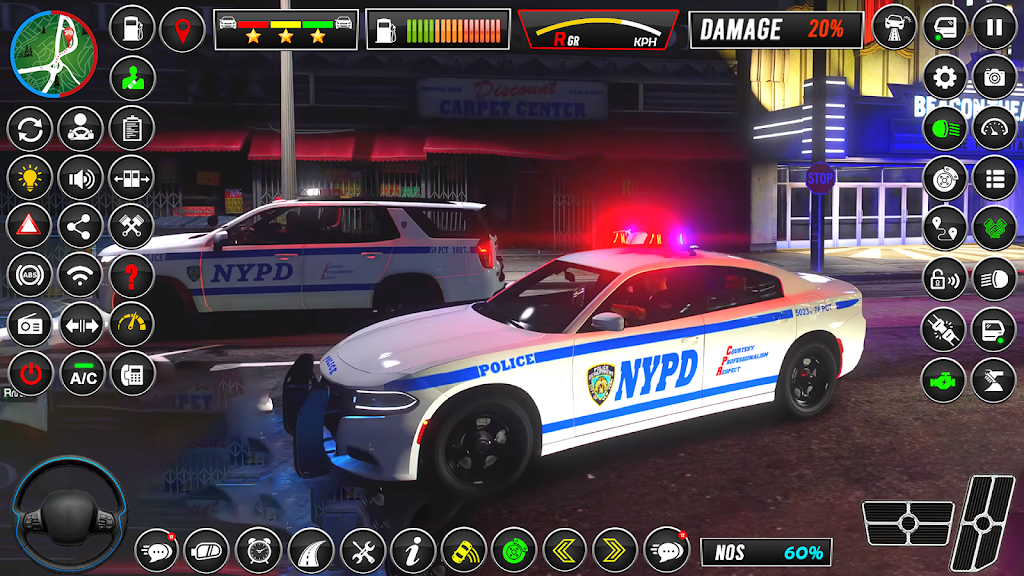Click the red question mark help icon
1024x576 pixels.
[x=131, y=275]
